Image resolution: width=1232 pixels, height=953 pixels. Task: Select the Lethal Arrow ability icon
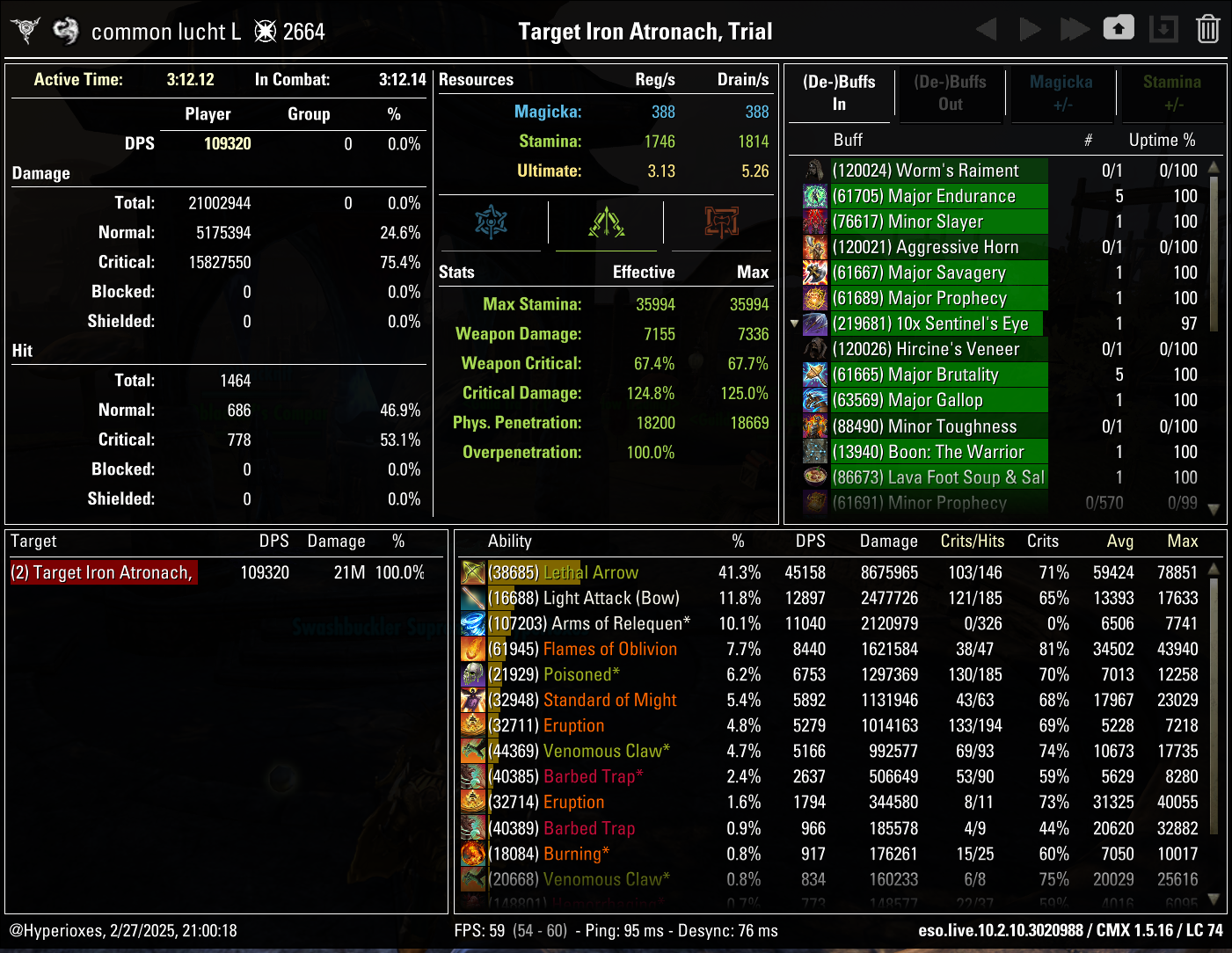(x=472, y=572)
